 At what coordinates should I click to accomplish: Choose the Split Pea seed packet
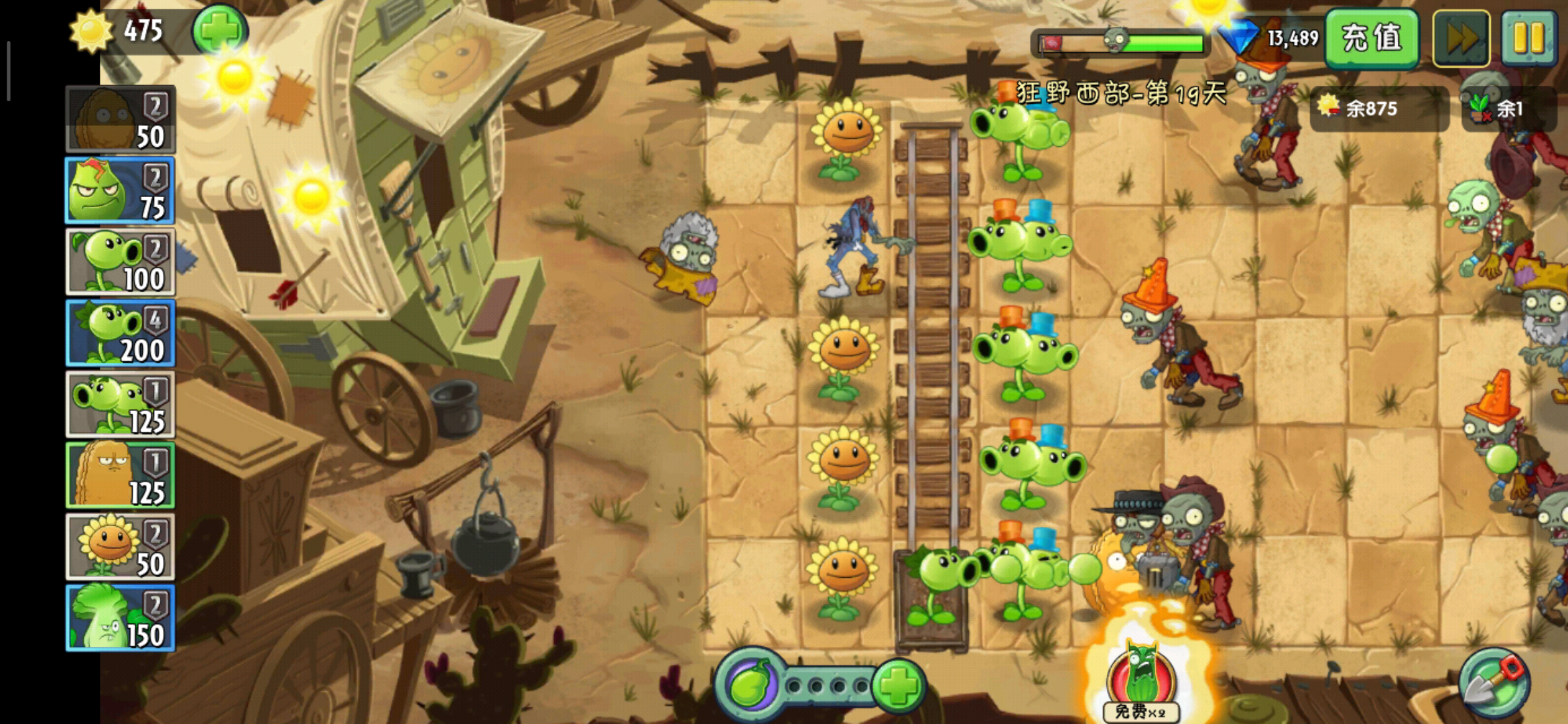121,404
